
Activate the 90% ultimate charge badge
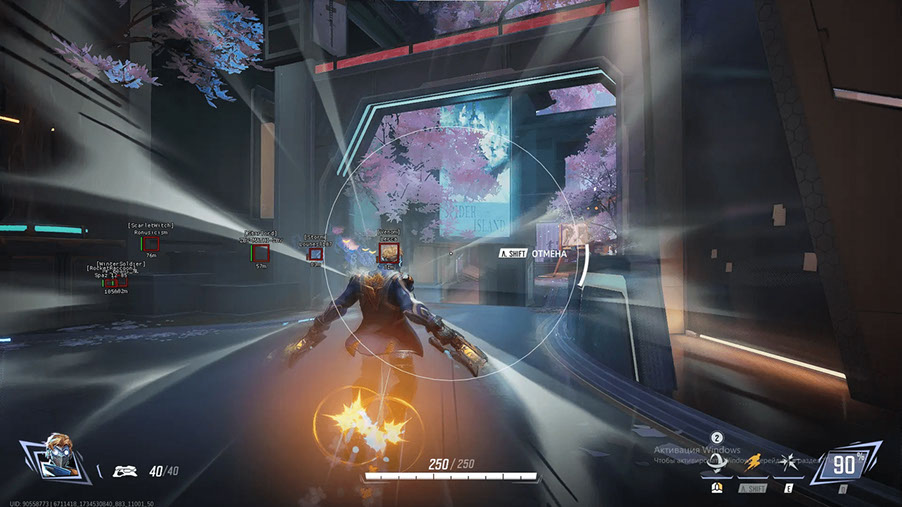click(x=844, y=465)
